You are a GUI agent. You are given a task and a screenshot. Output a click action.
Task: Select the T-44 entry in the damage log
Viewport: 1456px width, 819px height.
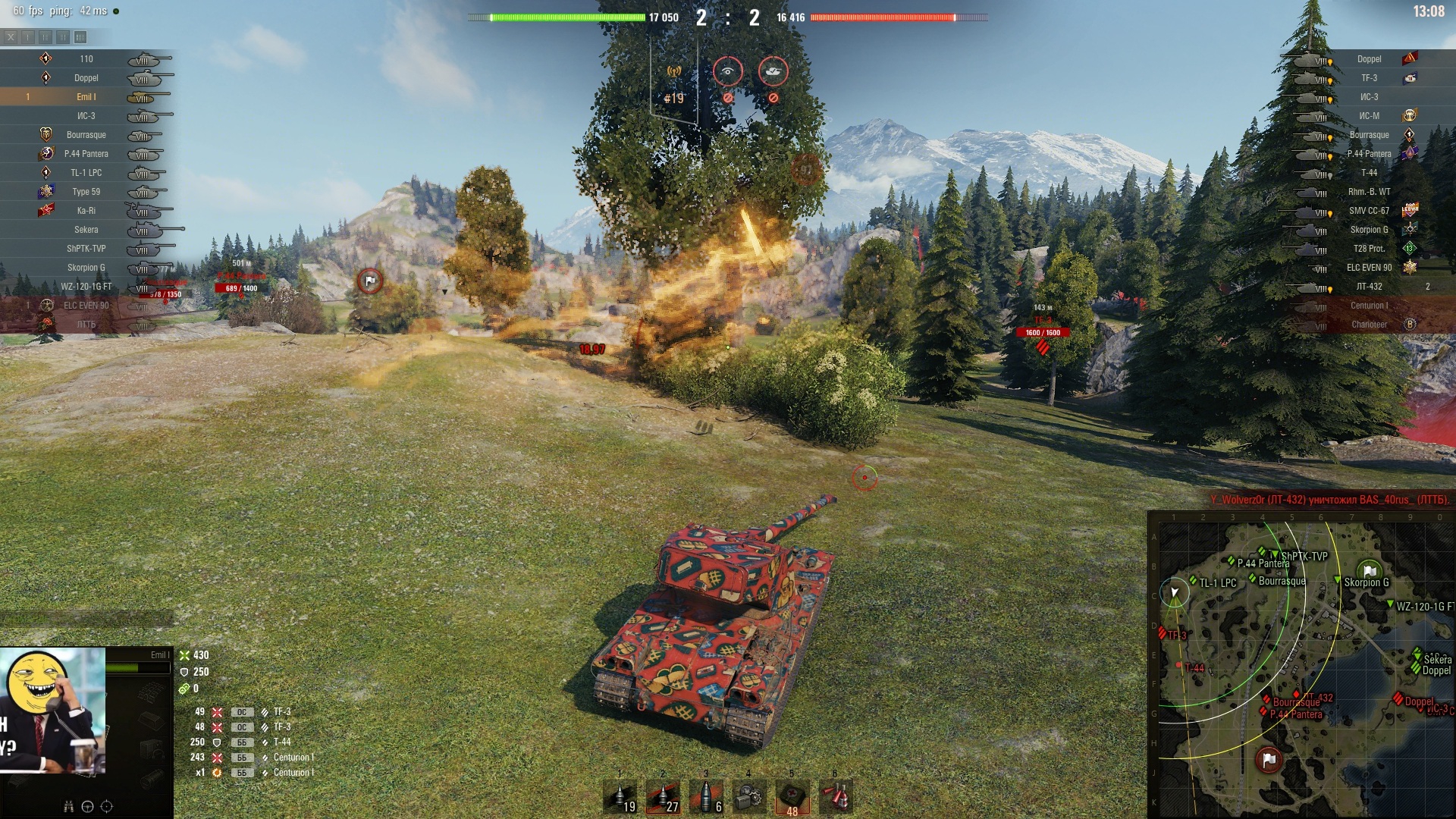pos(281,742)
